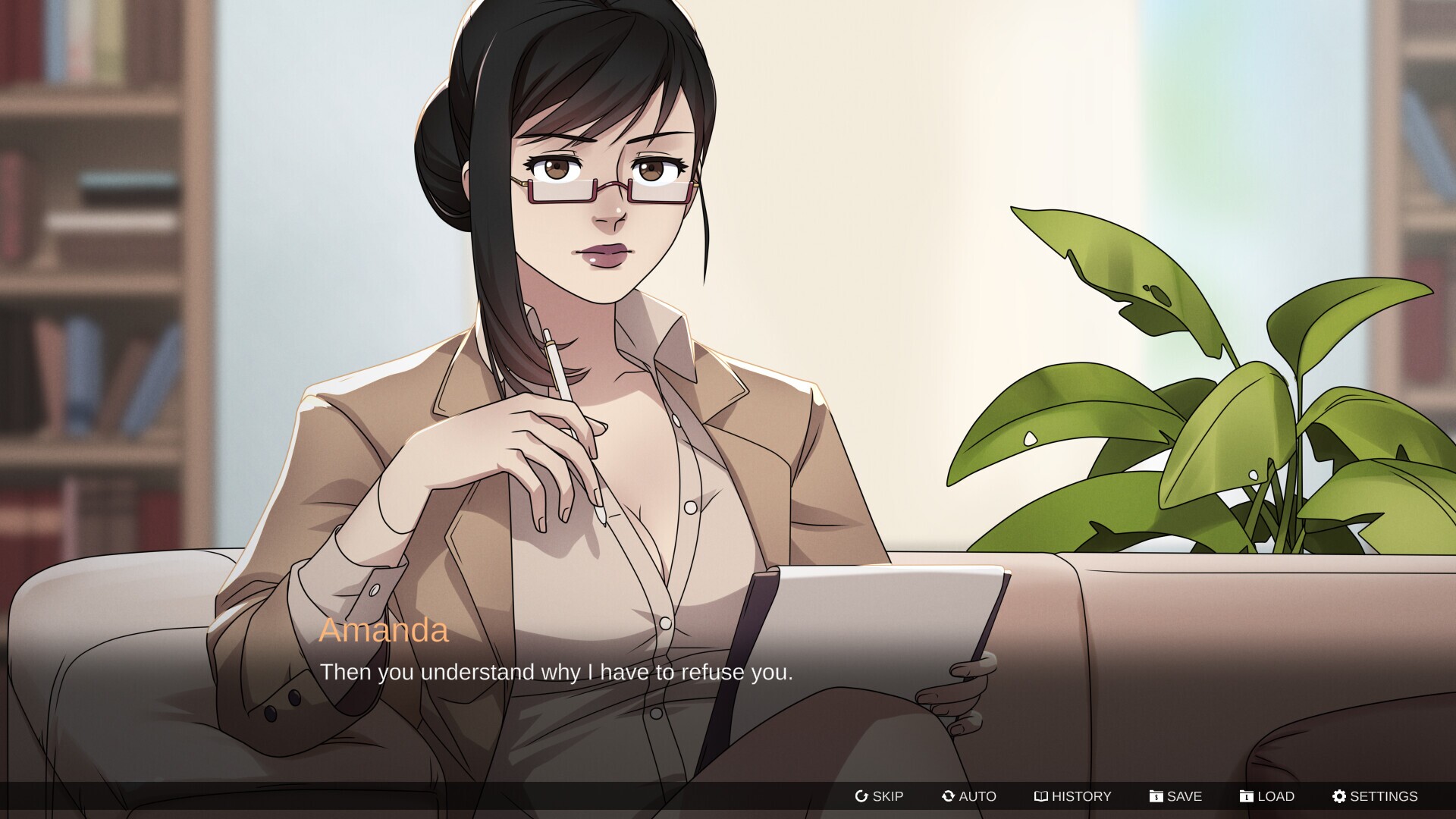
Task: Click the Auto-play refresh icon
Action: point(947,796)
